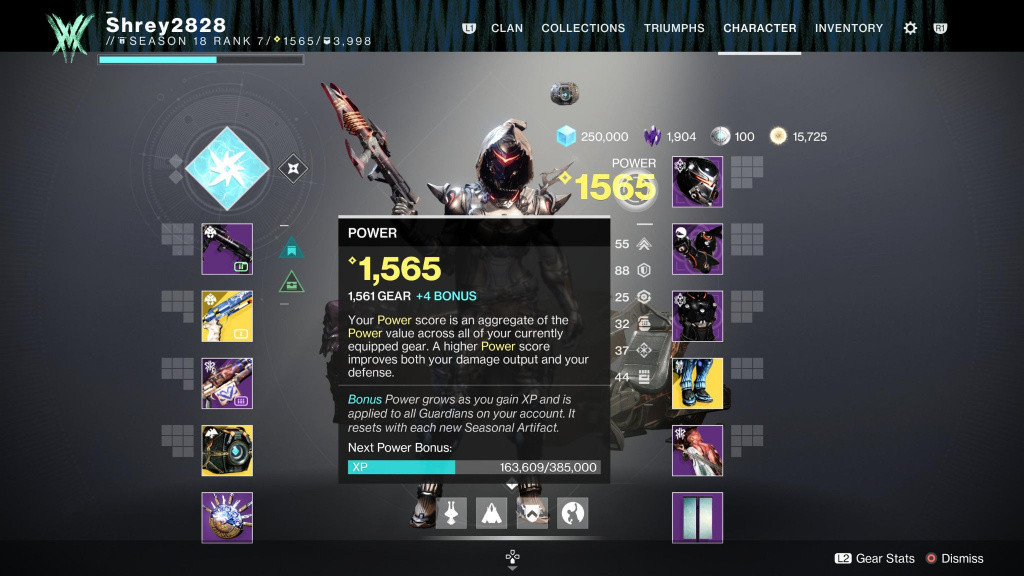Select the equipped helmet slot

pos(697,182)
